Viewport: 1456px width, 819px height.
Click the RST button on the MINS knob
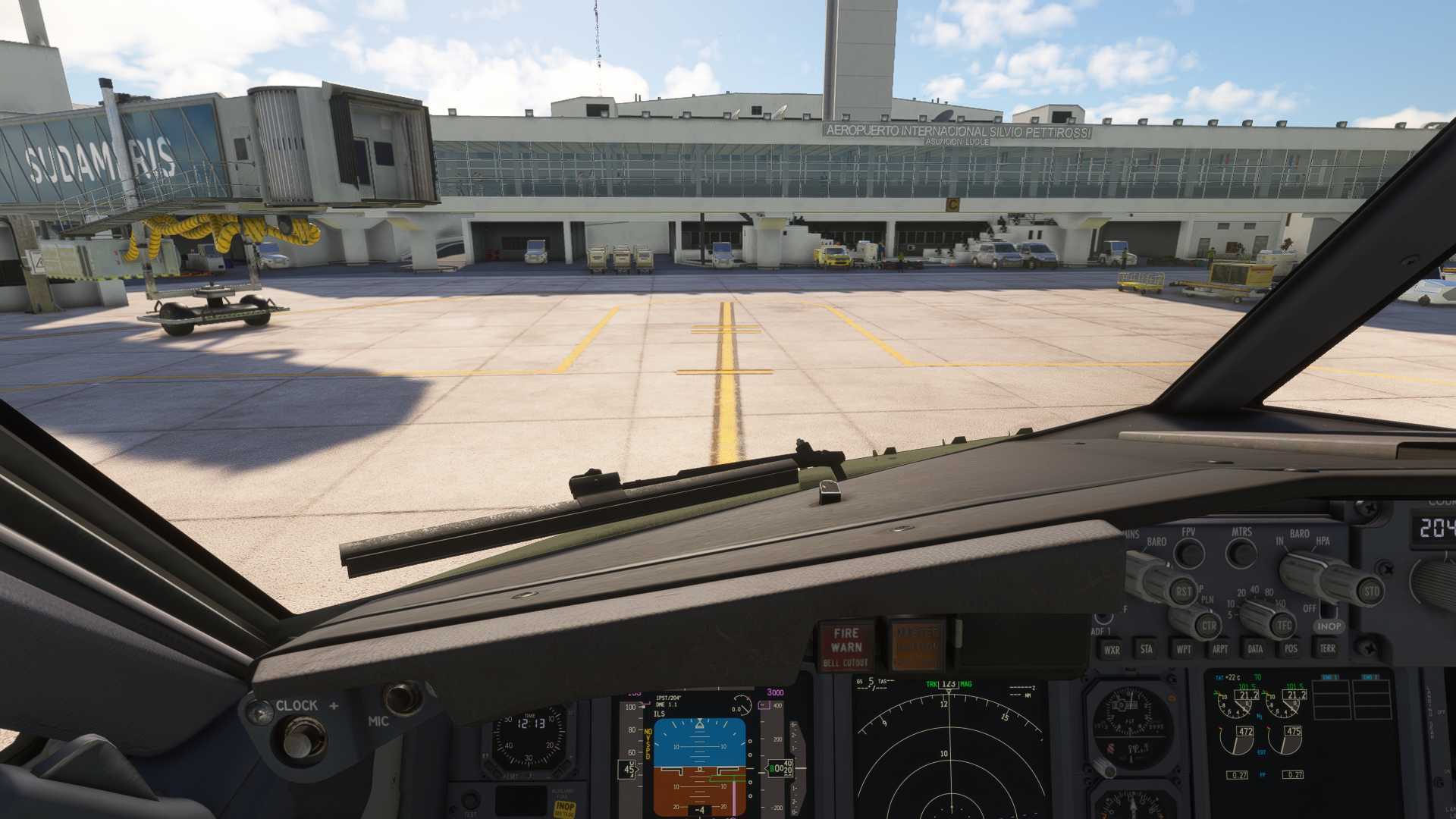(x=1182, y=591)
